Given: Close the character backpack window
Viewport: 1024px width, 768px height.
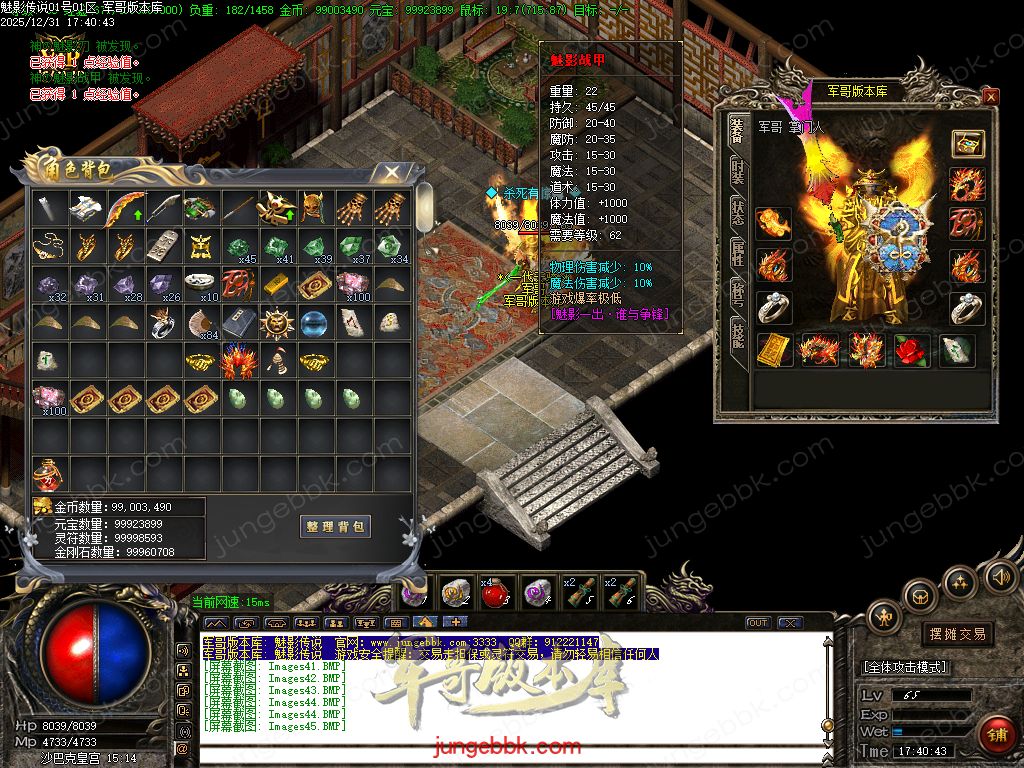Looking at the screenshot, I should [393, 172].
